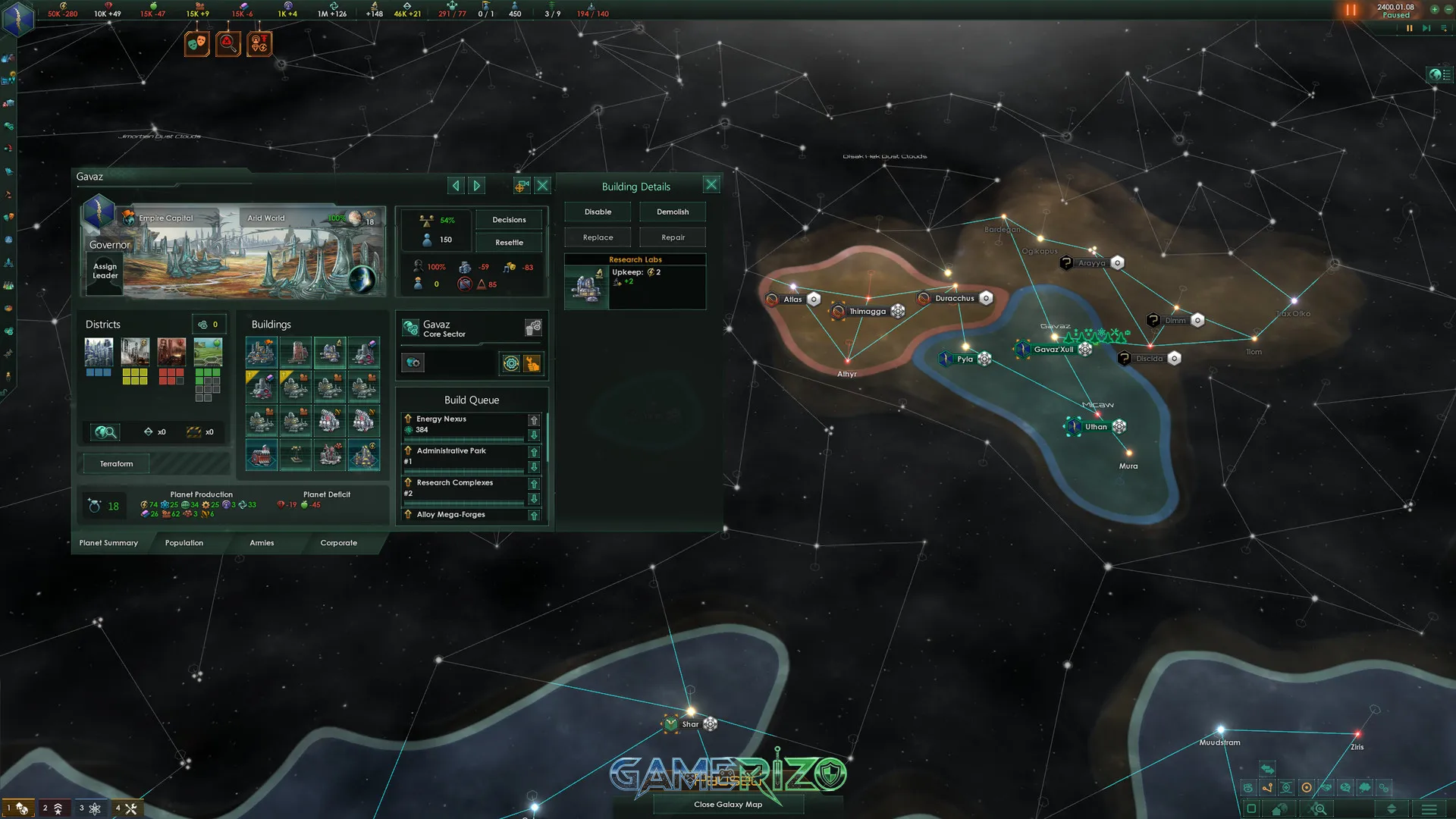Toggle map mode button 2 at bottom left

(x=55, y=807)
